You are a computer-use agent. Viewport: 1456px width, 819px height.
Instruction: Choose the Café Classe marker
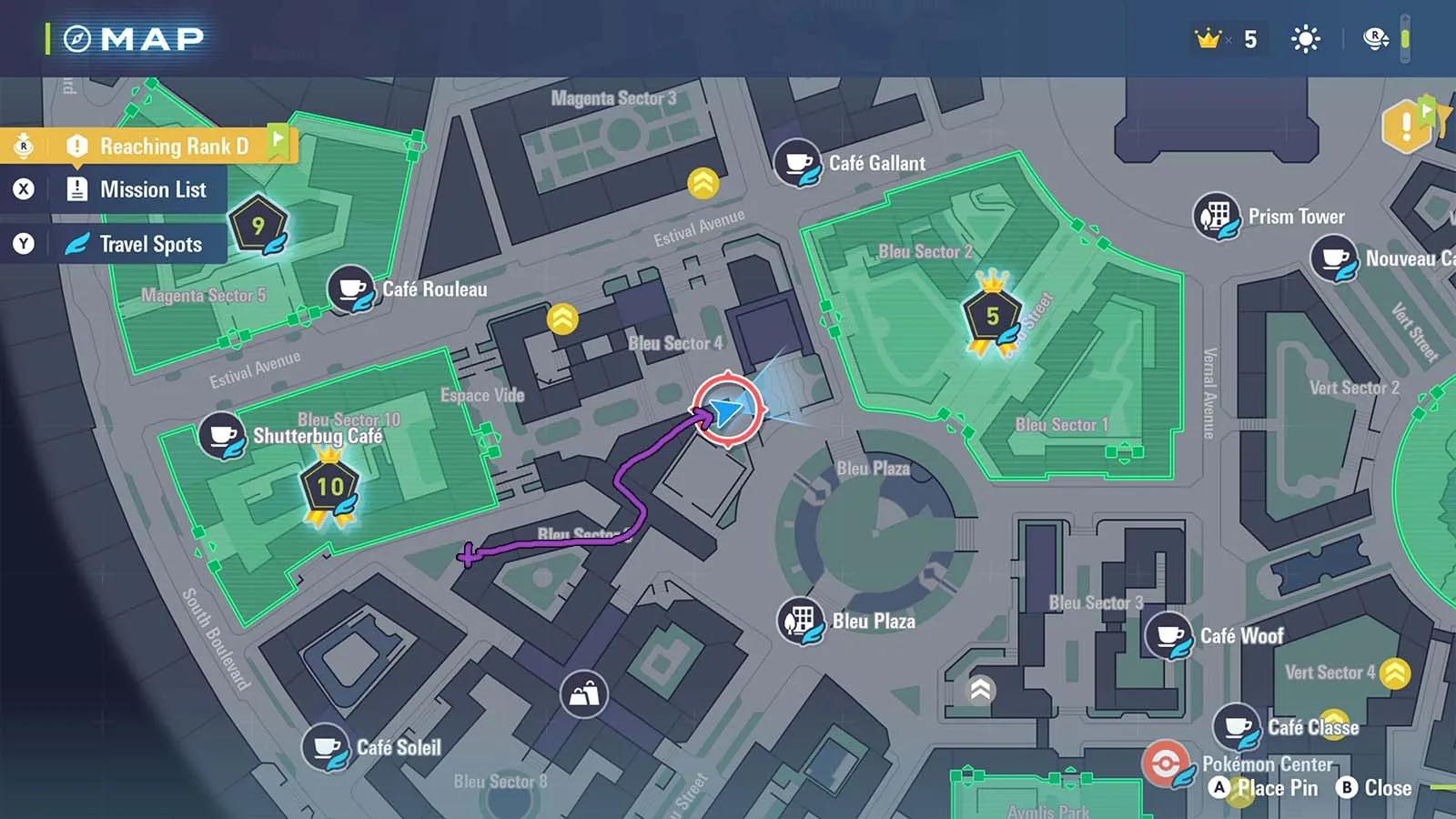pyautogui.click(x=1237, y=726)
